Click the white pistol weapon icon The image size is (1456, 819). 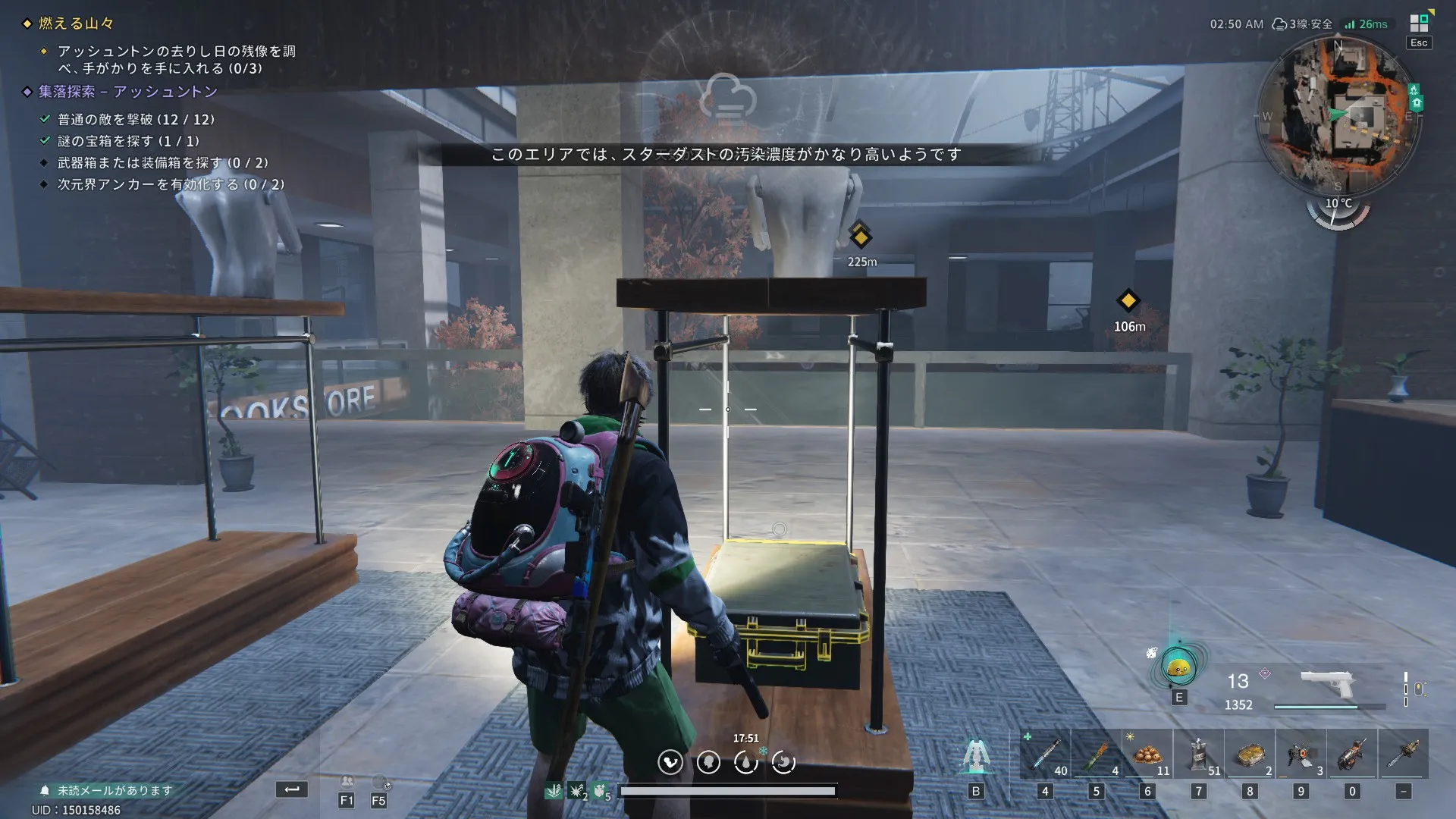click(1327, 683)
